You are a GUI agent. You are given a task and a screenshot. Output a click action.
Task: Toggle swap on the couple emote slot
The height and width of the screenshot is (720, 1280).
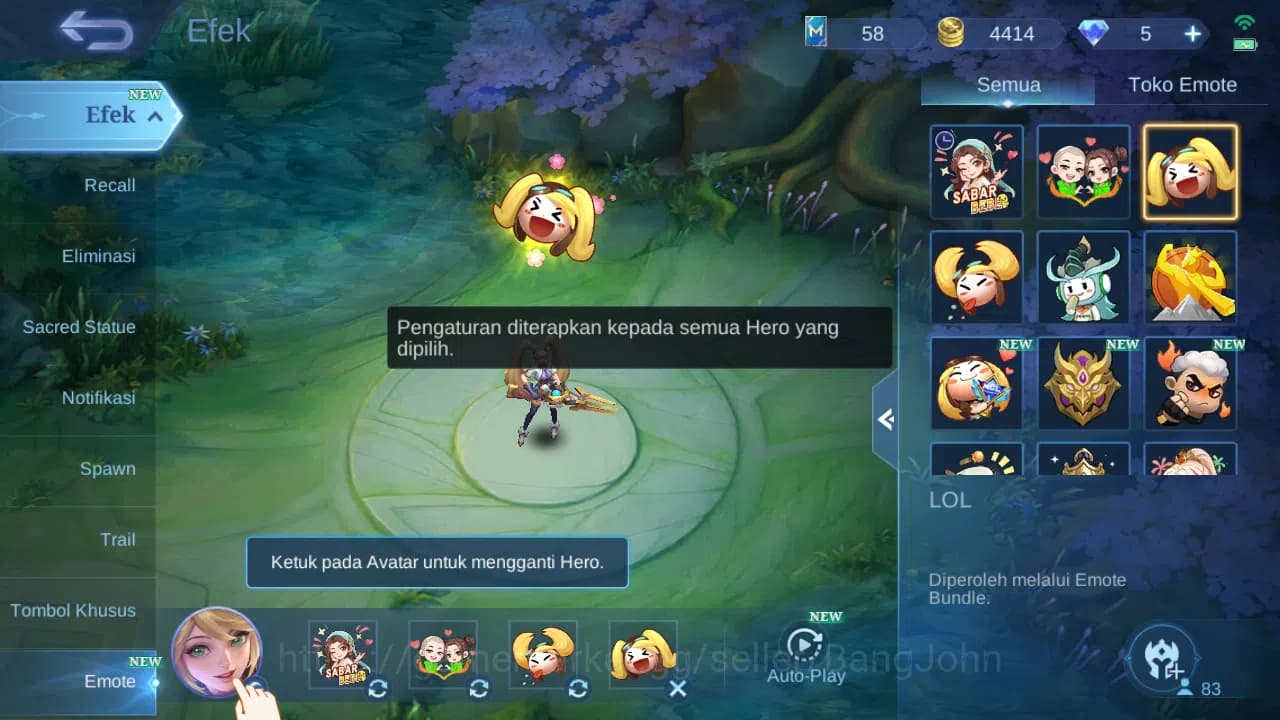[x=478, y=689]
